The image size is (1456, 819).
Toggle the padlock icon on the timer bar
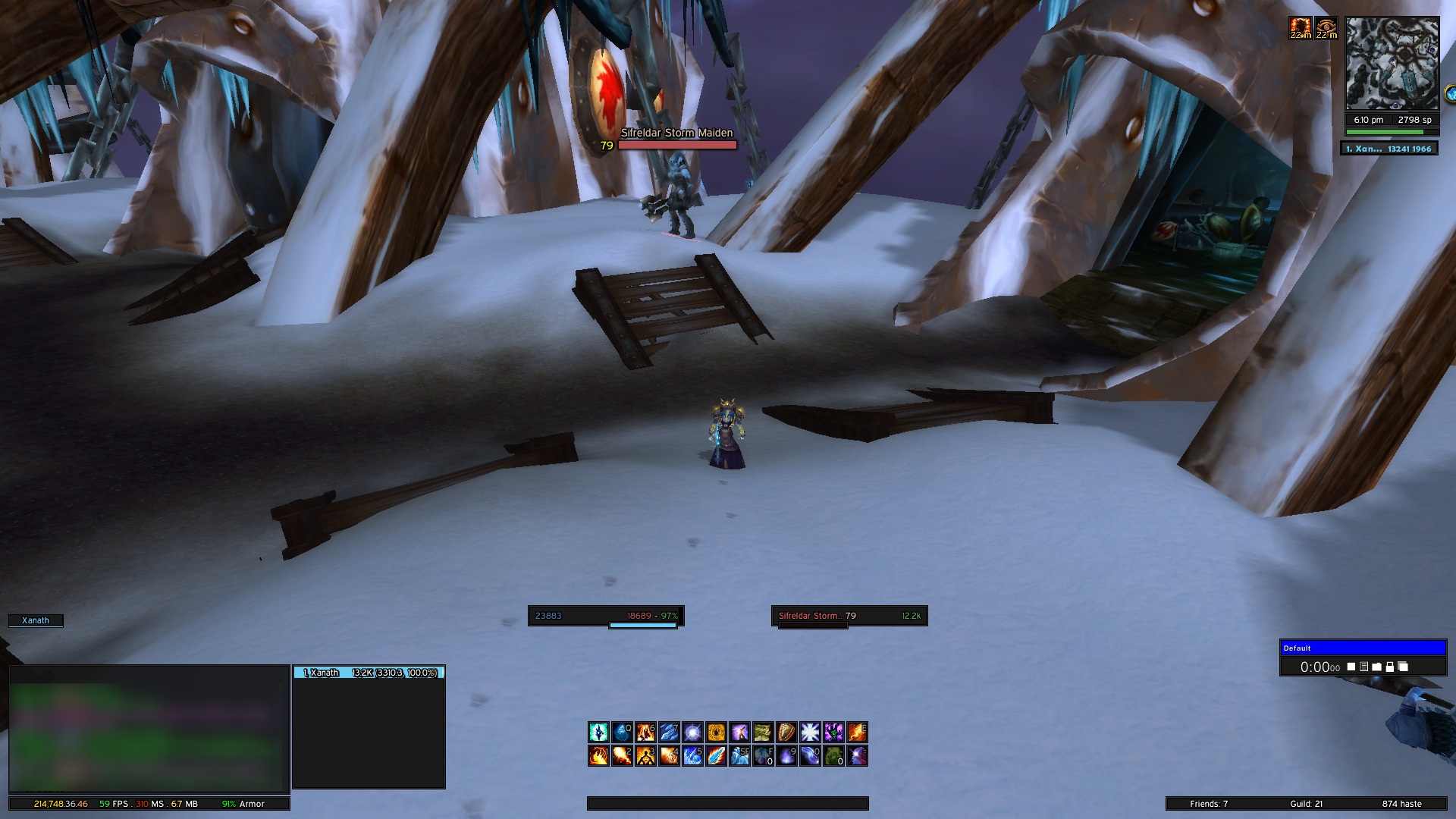pyautogui.click(x=1389, y=667)
